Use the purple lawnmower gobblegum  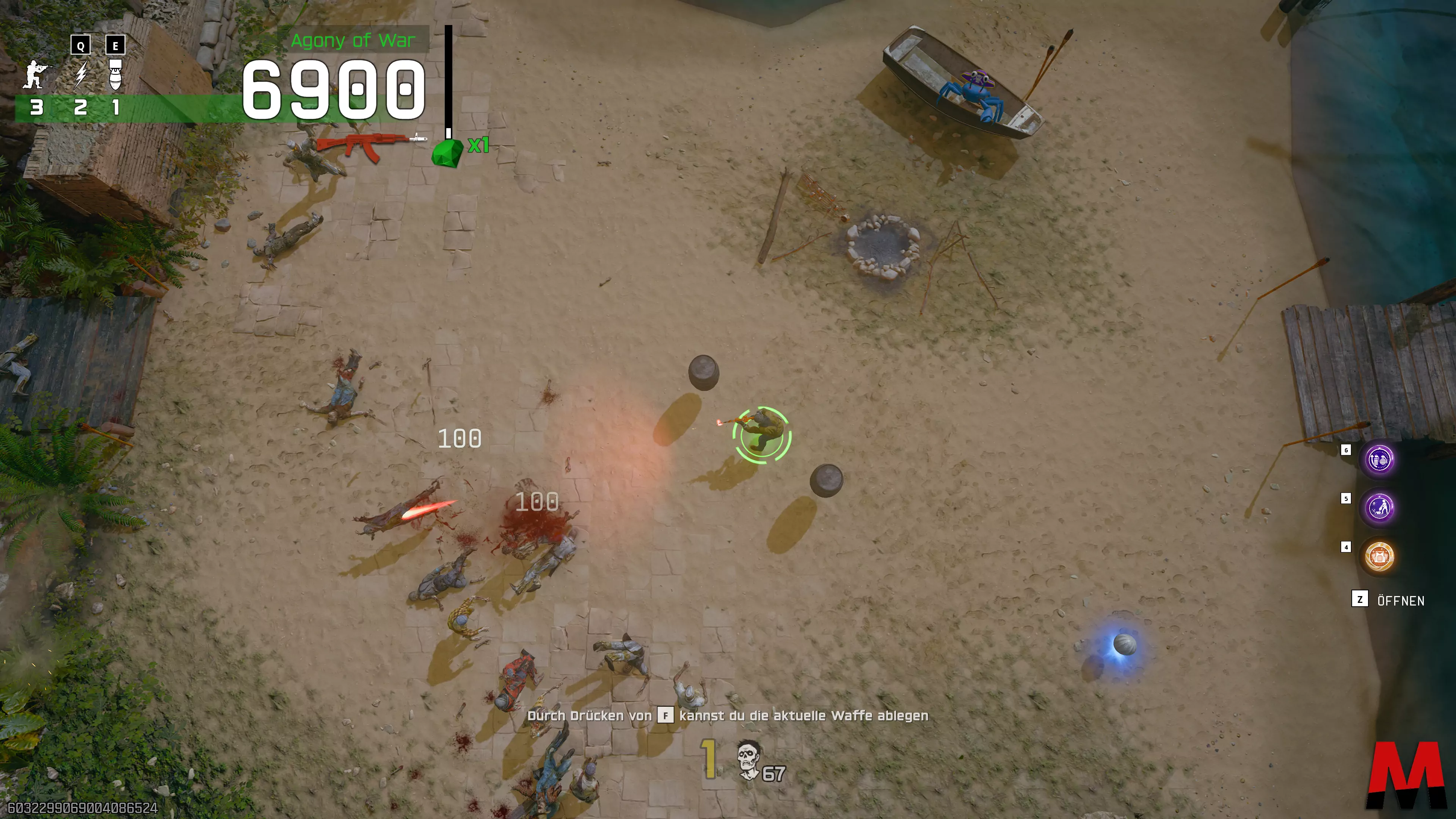[1379, 508]
